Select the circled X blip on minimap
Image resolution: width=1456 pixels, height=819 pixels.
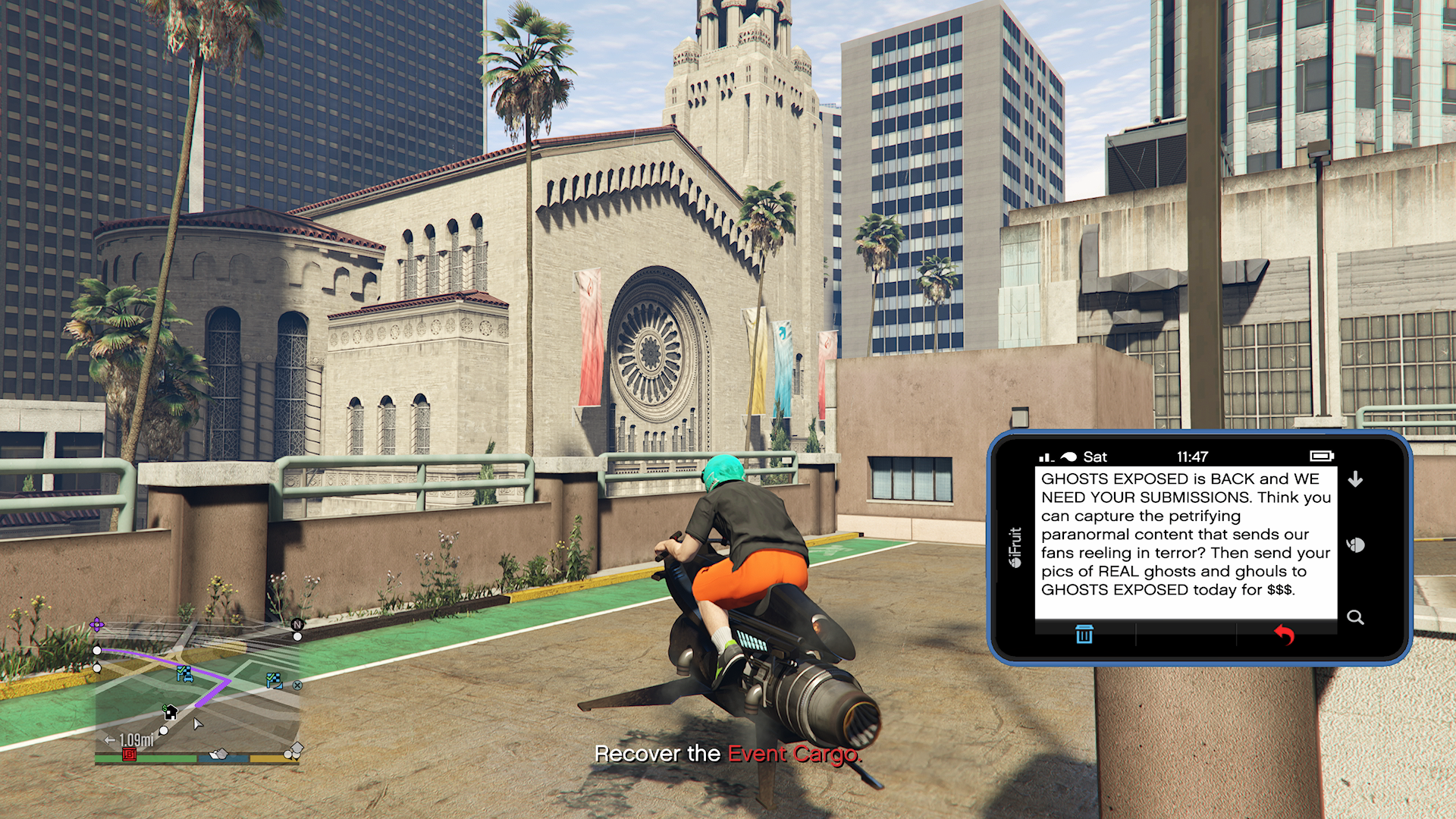[297, 685]
